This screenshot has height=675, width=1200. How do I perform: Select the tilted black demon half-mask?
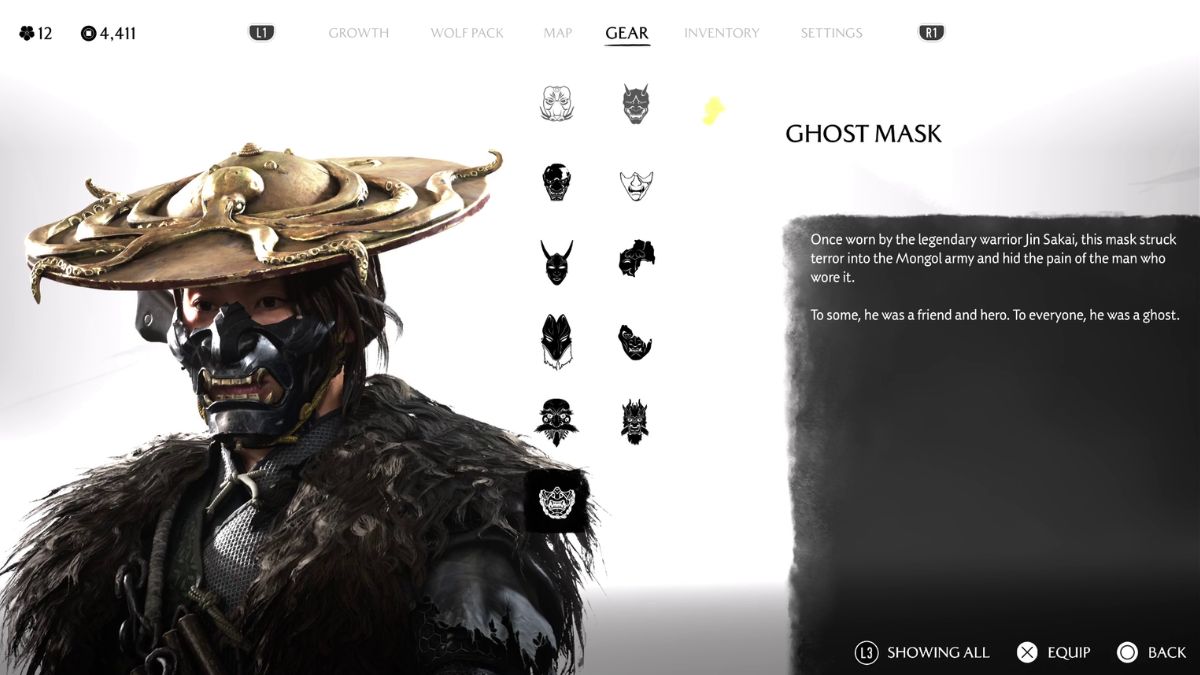tap(635, 342)
